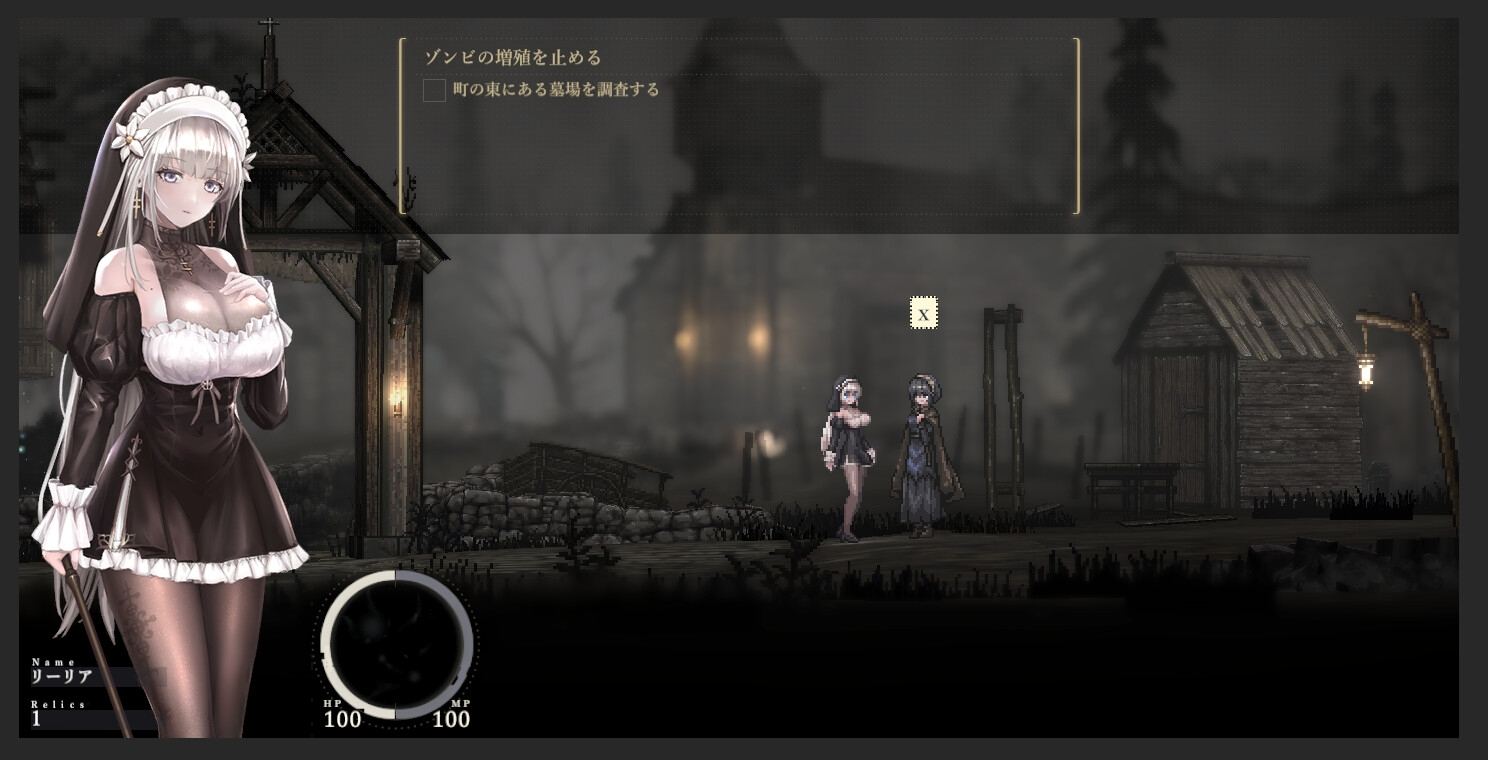Click the X interact prompt icon
This screenshot has height=760, width=1488.
pyautogui.click(x=925, y=313)
